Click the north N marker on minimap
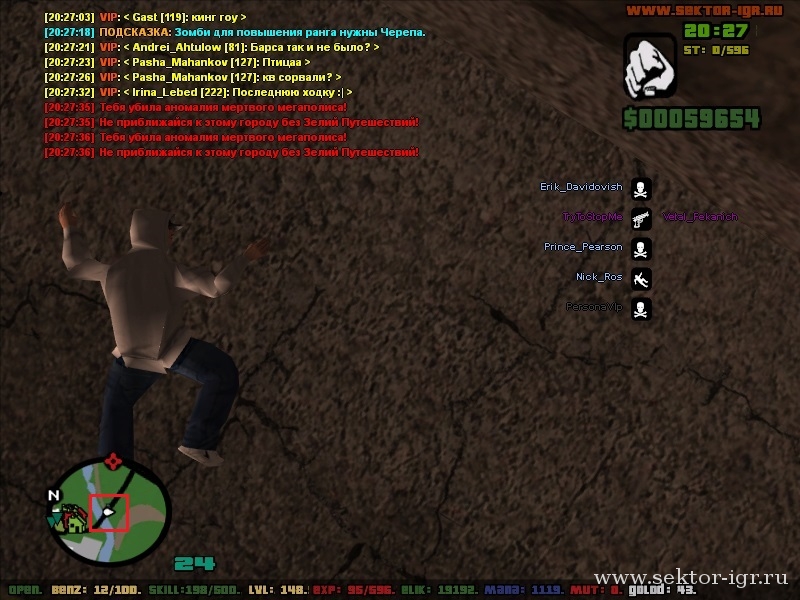 click(x=54, y=495)
